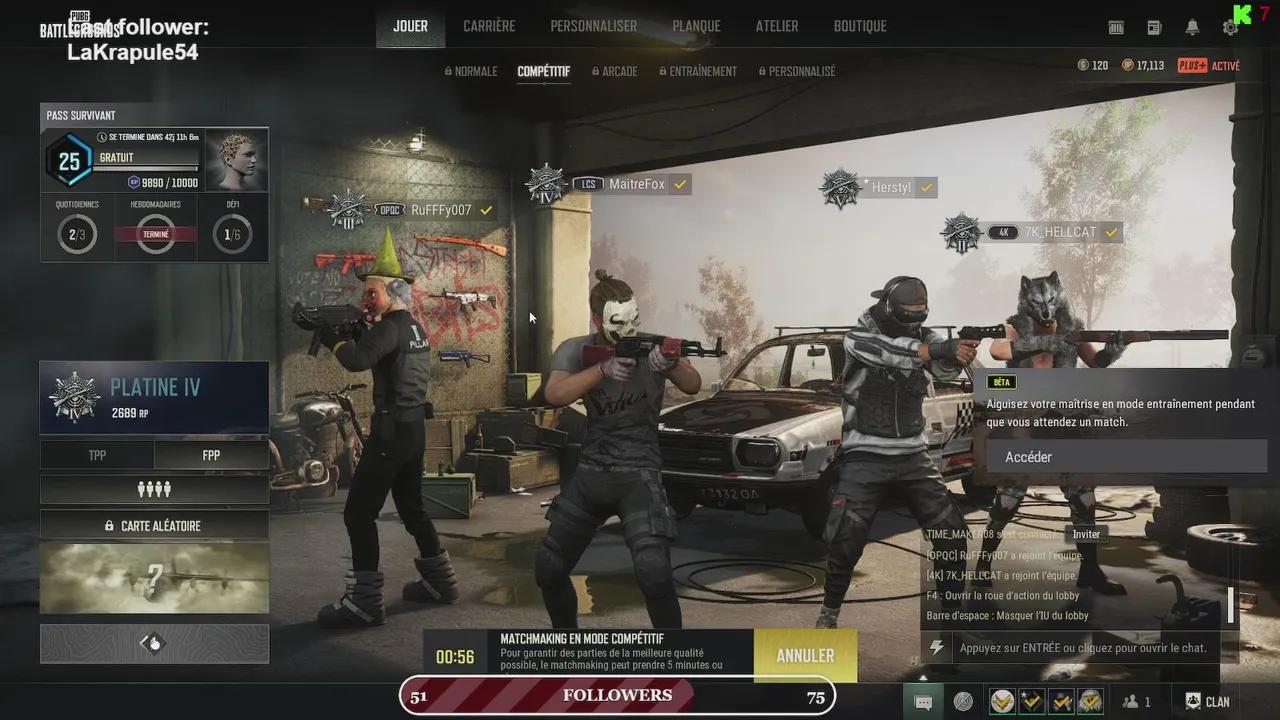The image size is (1280, 720).
Task: Expand the PASS SURVIVANT panel
Action: (x=80, y=115)
